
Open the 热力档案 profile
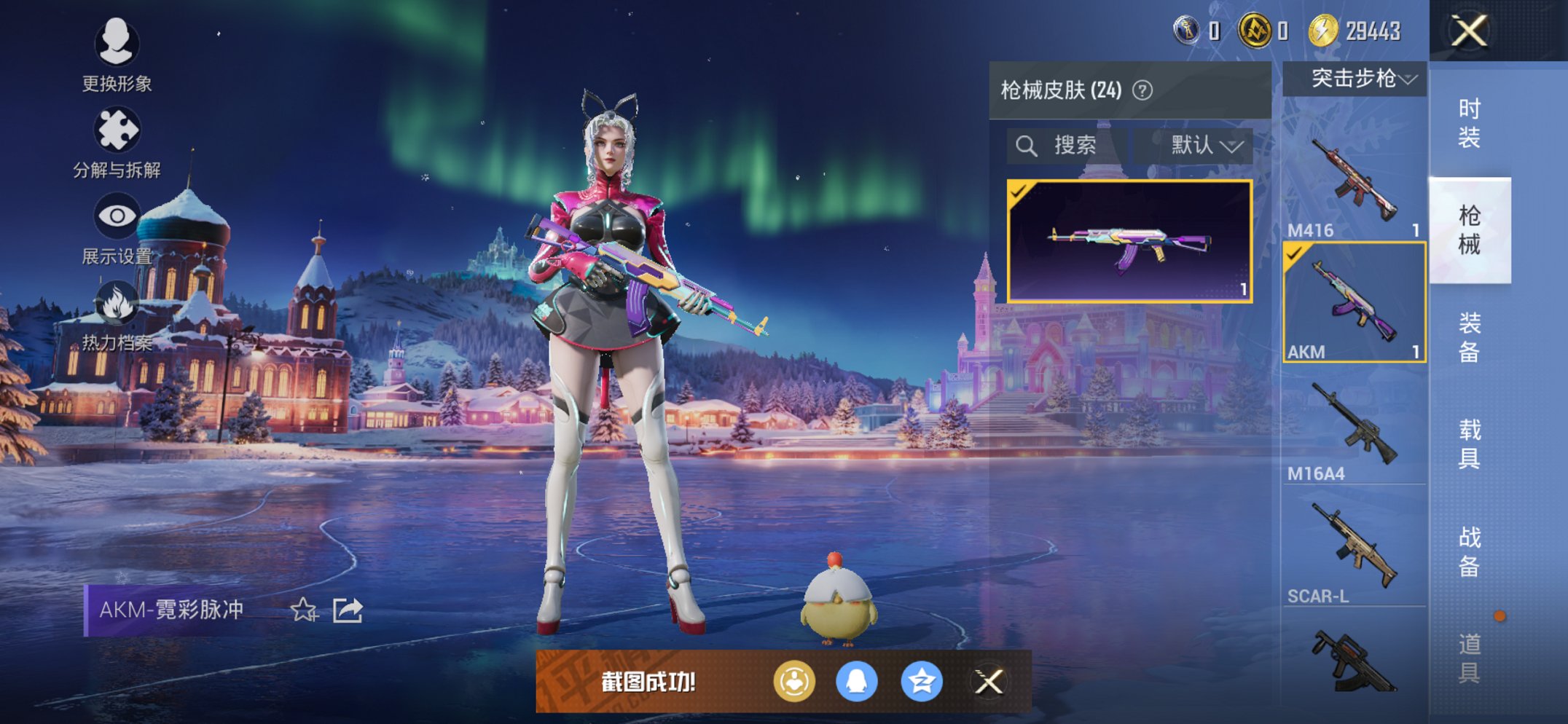coord(117,306)
